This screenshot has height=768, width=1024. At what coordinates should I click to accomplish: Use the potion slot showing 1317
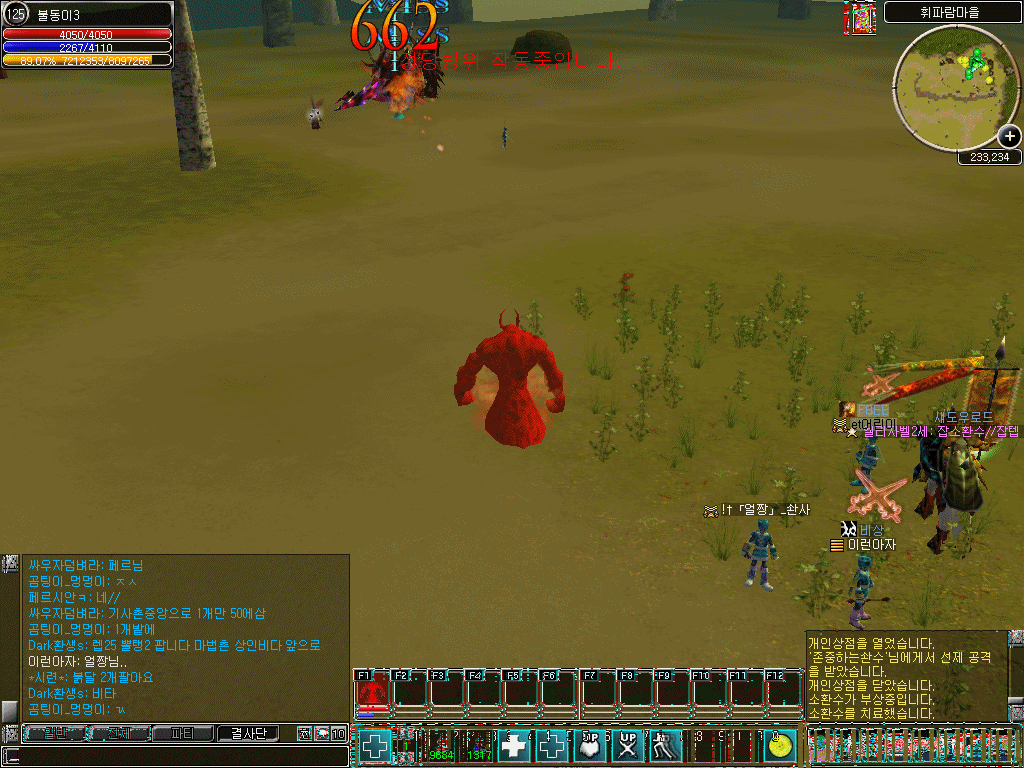click(x=478, y=746)
